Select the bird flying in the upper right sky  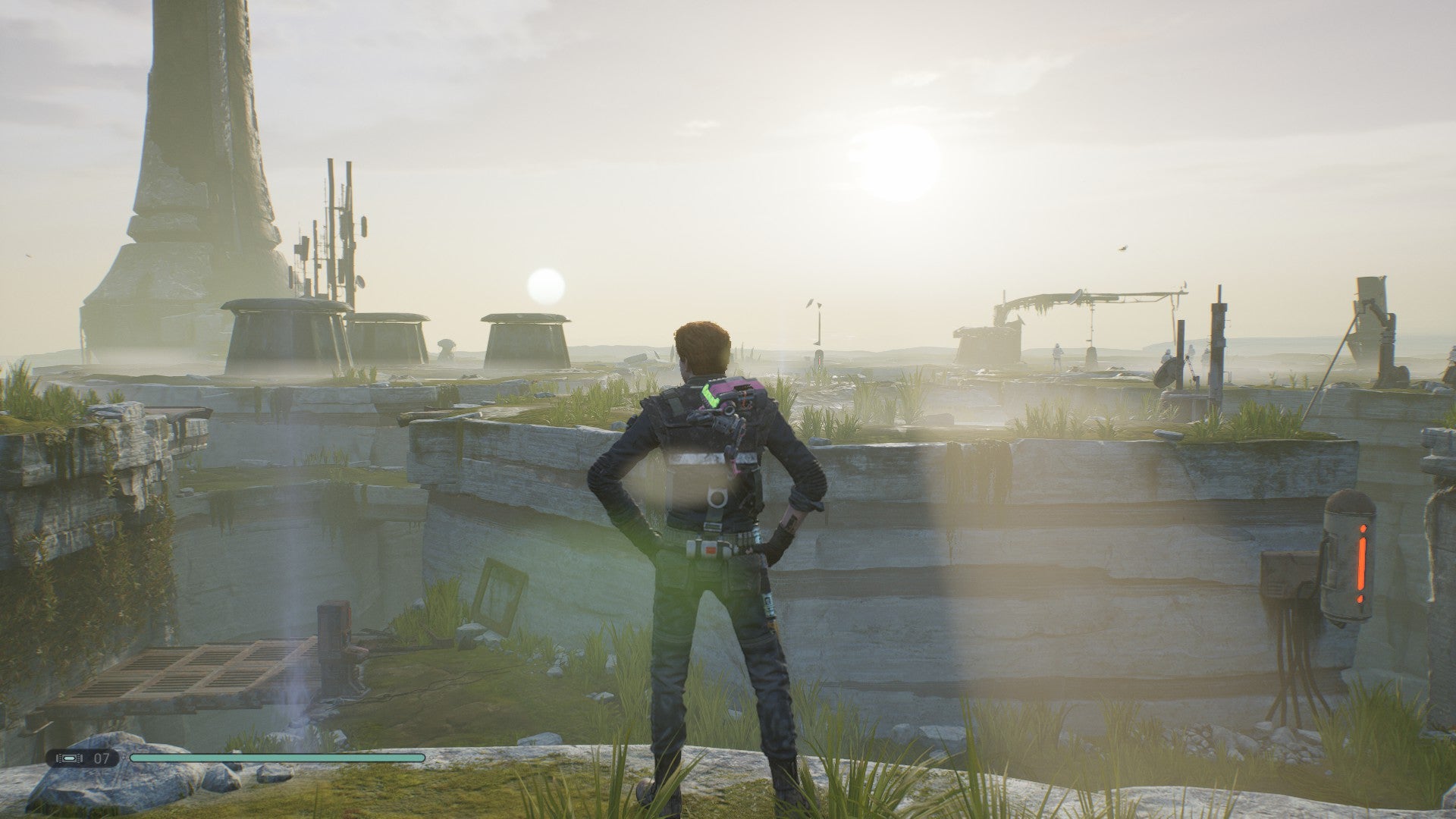1122,248
